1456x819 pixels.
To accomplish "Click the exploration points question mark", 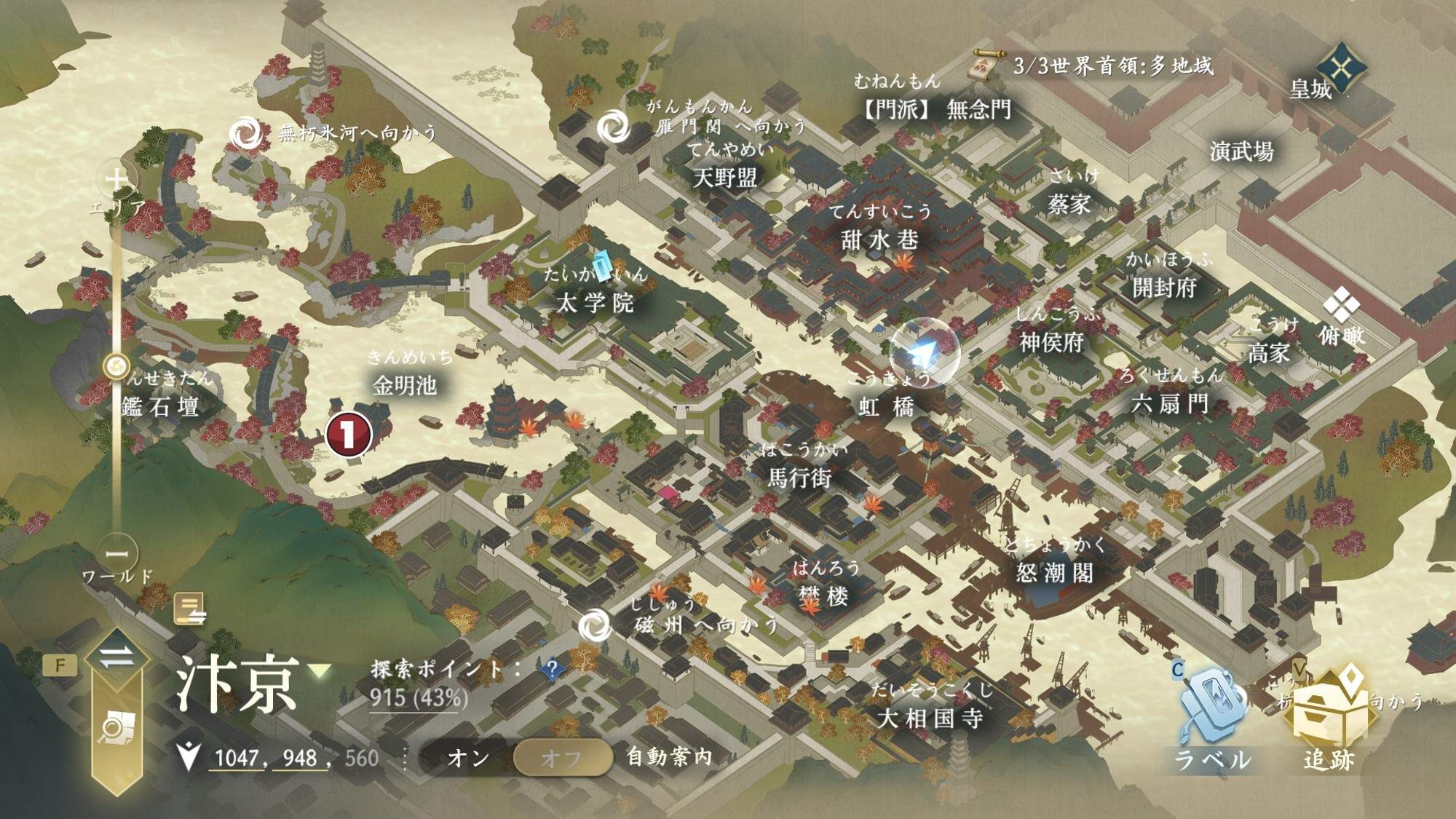I will (x=552, y=668).
